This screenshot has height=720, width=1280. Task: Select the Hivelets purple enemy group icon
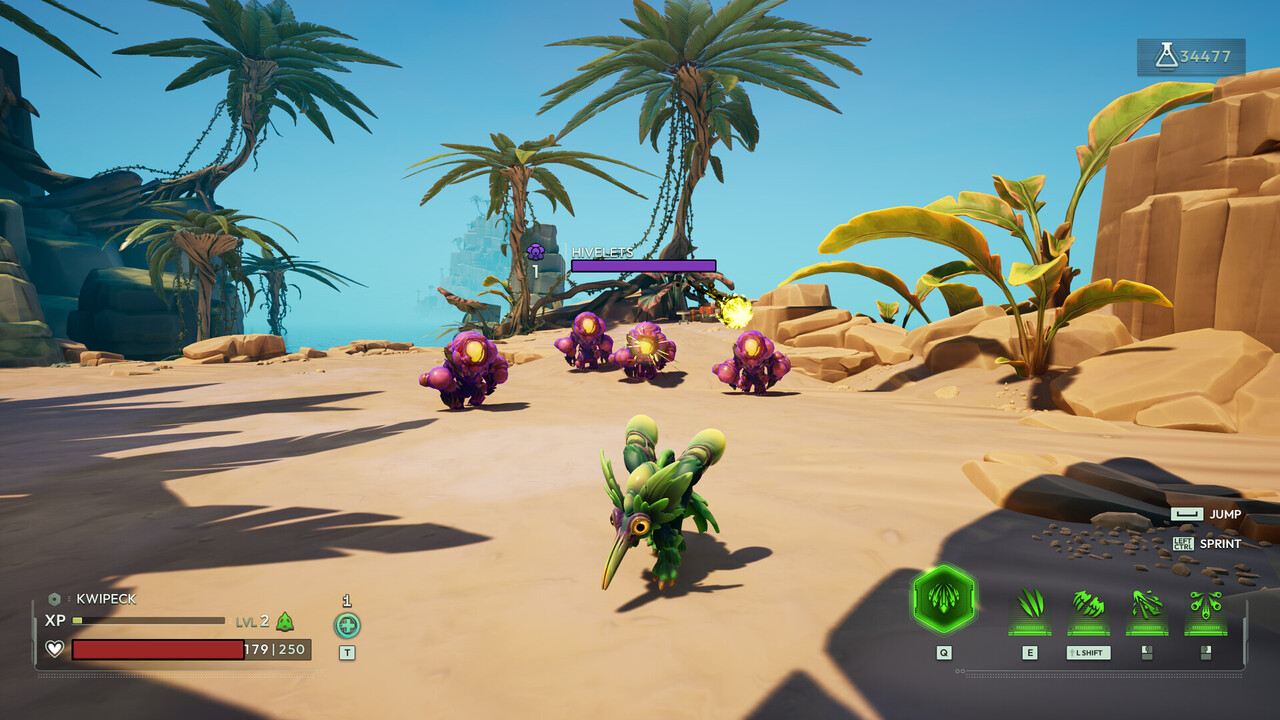point(535,252)
